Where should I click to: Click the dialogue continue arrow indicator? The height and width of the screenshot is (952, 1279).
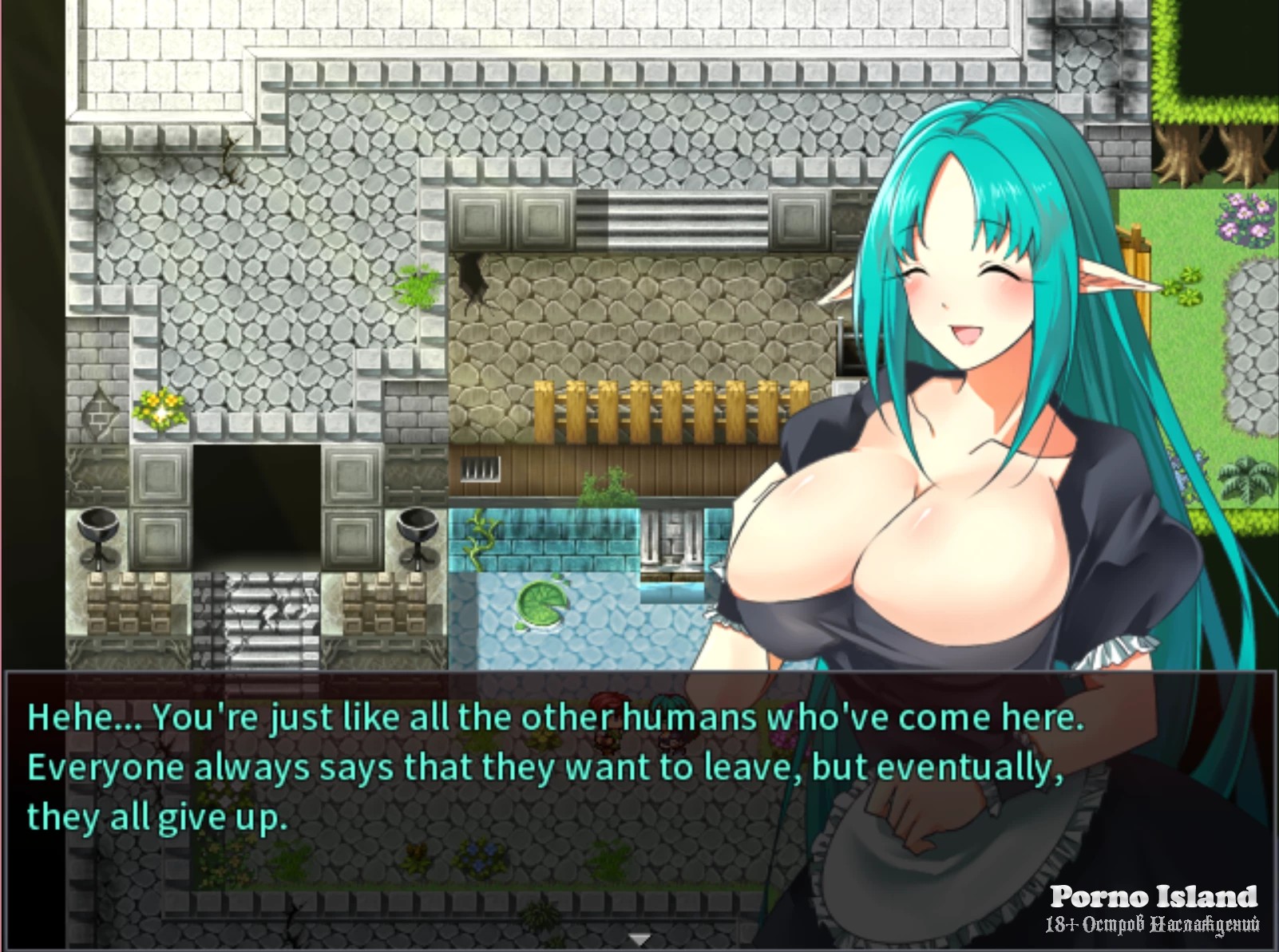coord(639,938)
